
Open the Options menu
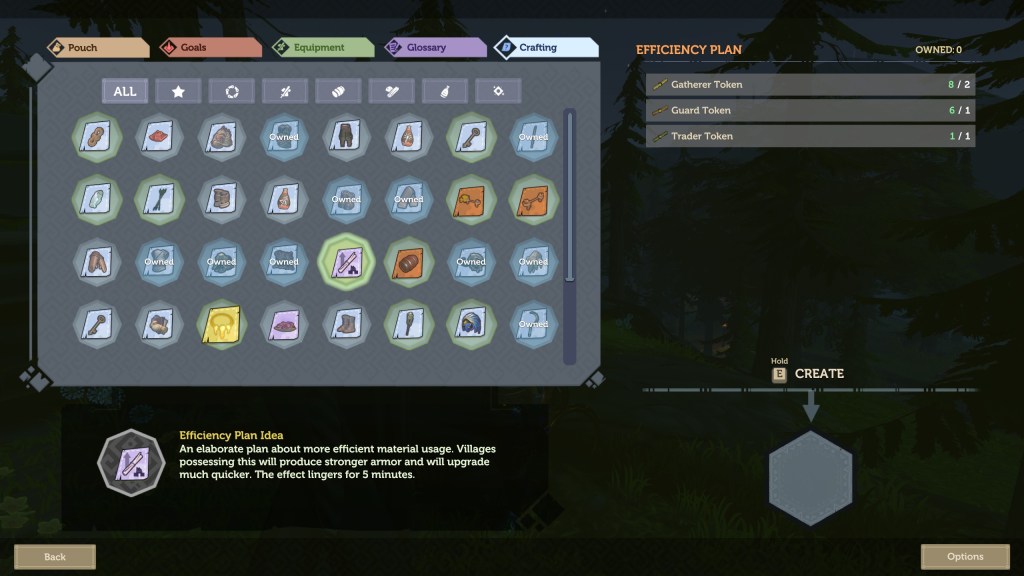click(x=965, y=556)
